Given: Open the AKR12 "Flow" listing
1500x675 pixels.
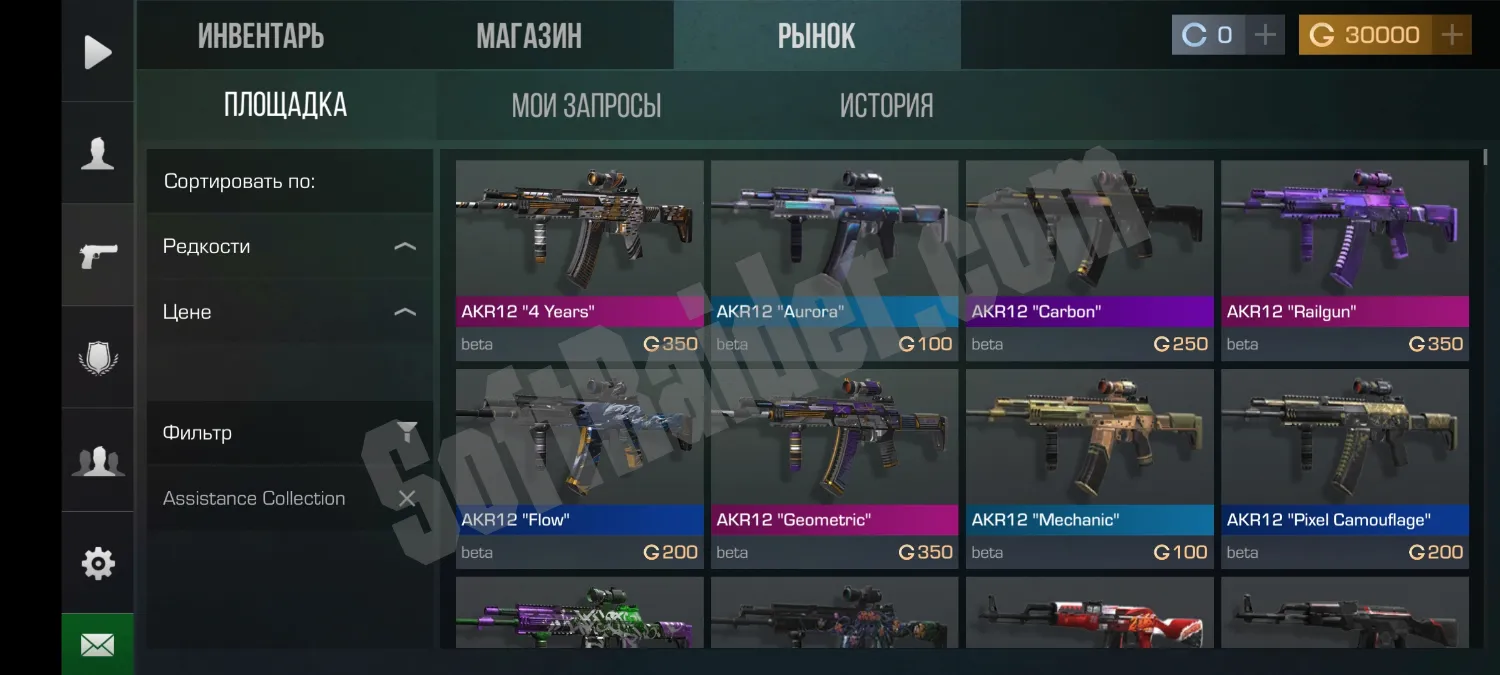Looking at the screenshot, I should [579, 468].
